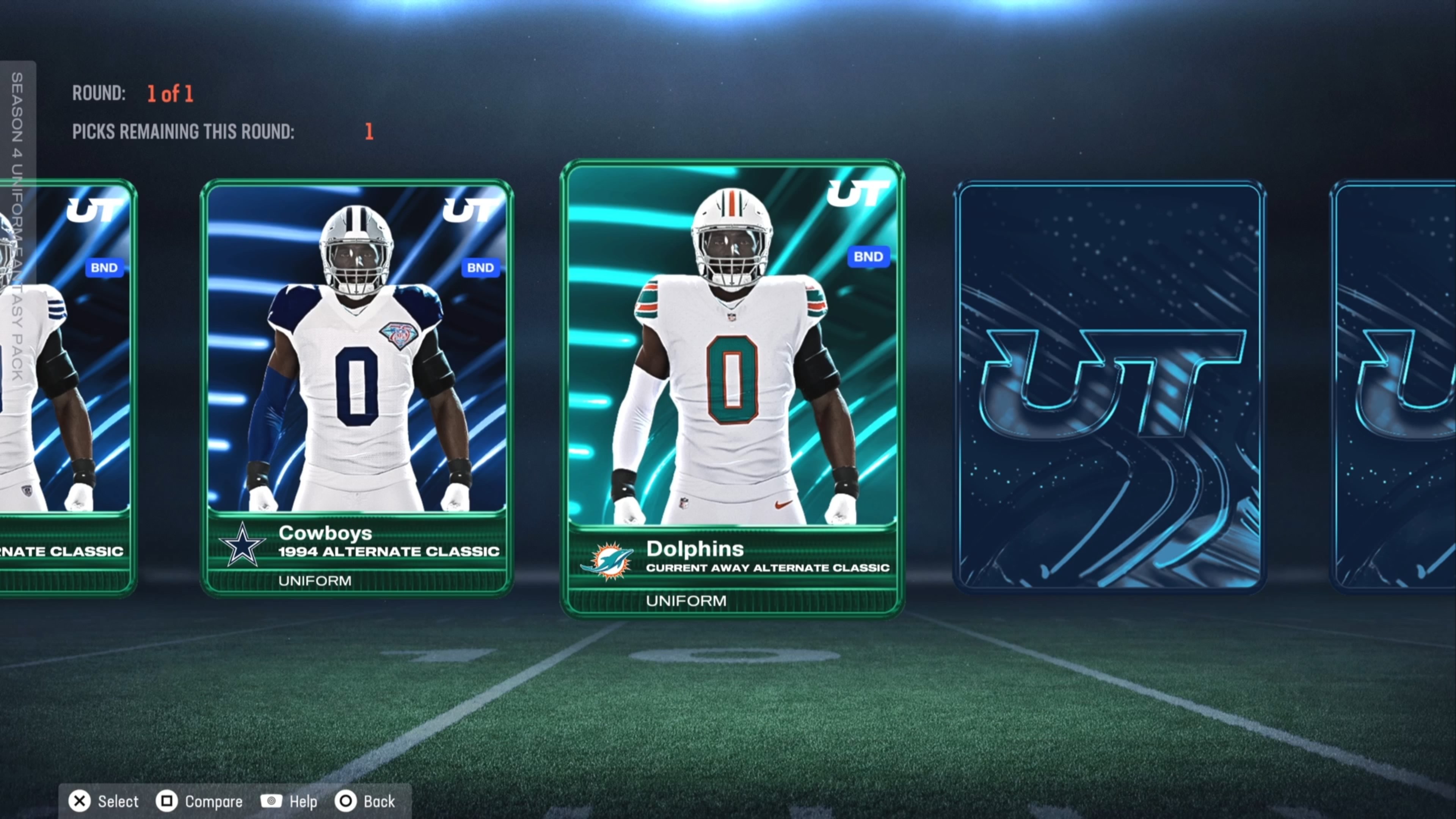This screenshot has height=819, width=1456.
Task: Pick the fully visible face-down UT card
Action: click(1109, 387)
